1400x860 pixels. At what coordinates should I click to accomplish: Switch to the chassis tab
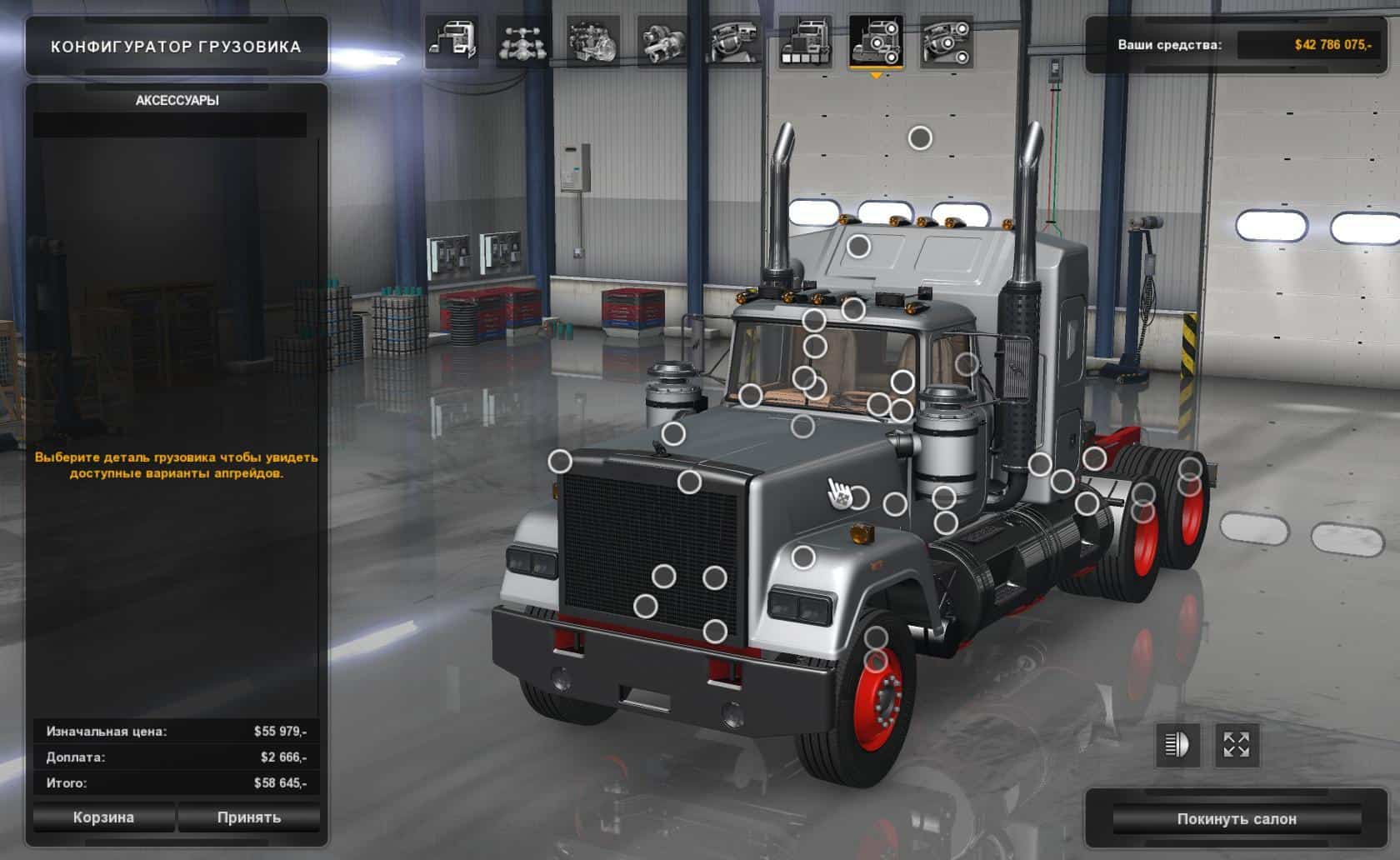coord(522,41)
